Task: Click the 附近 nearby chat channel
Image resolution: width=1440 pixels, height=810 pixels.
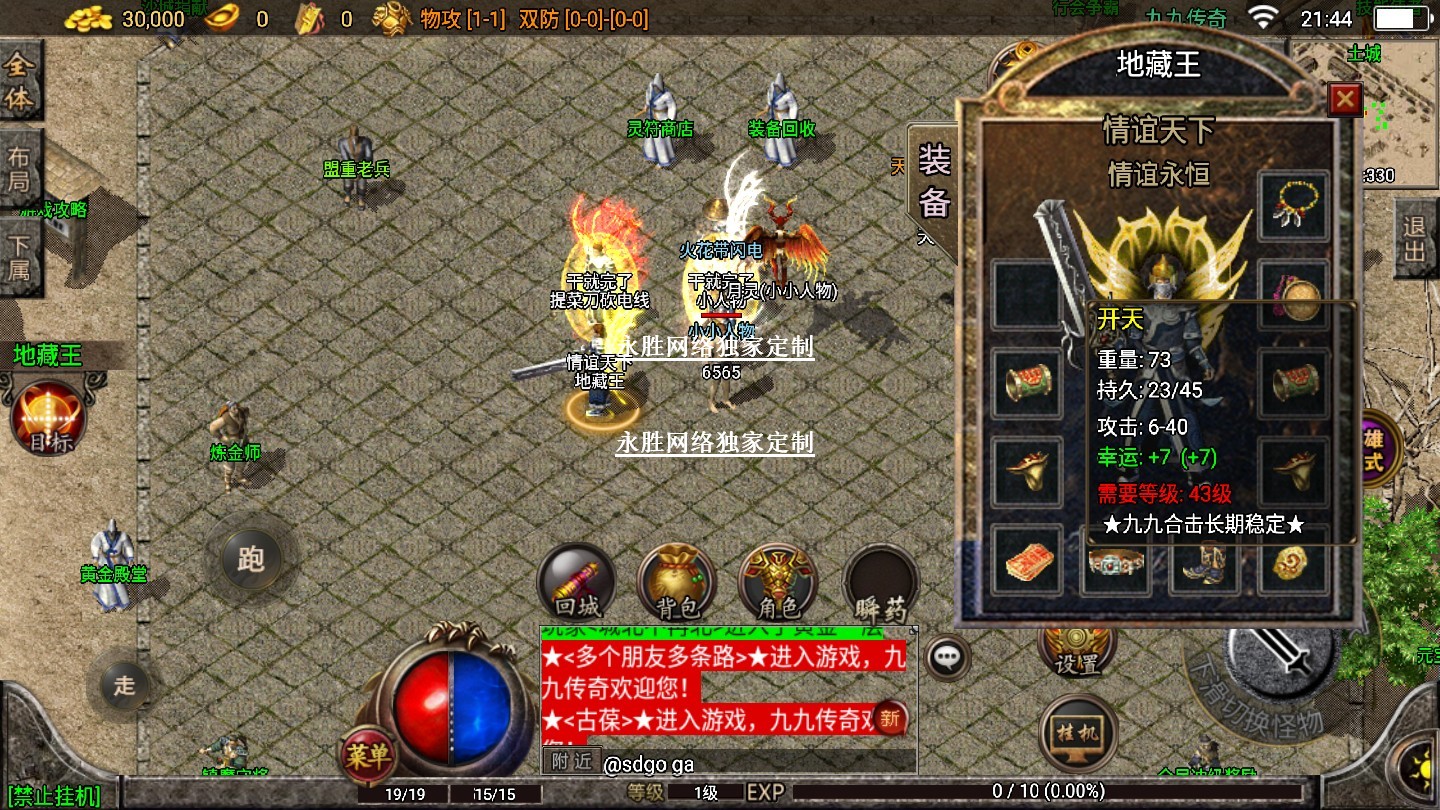Action: (573, 762)
